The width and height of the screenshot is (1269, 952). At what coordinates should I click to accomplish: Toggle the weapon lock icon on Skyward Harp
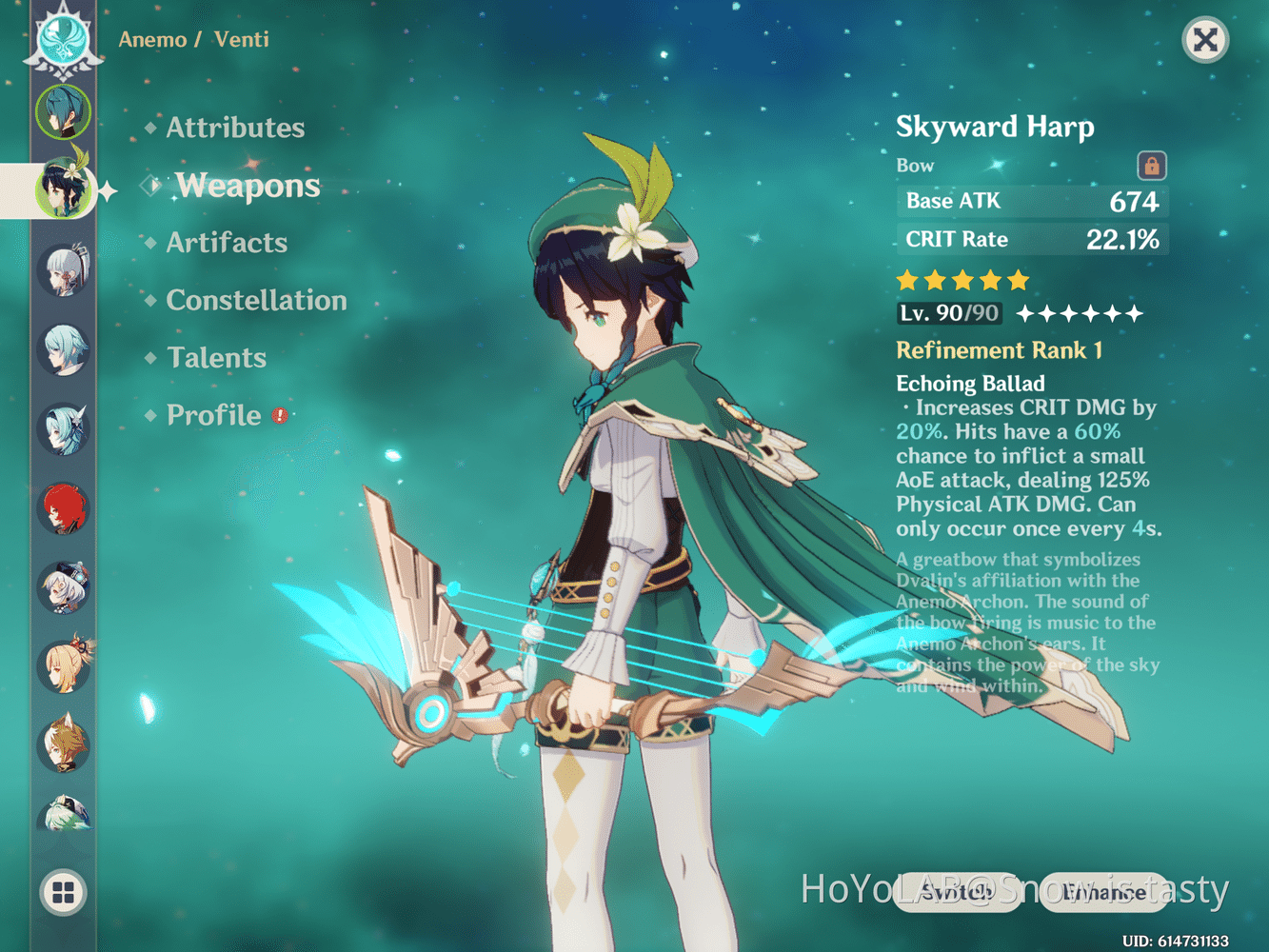pos(1150,166)
